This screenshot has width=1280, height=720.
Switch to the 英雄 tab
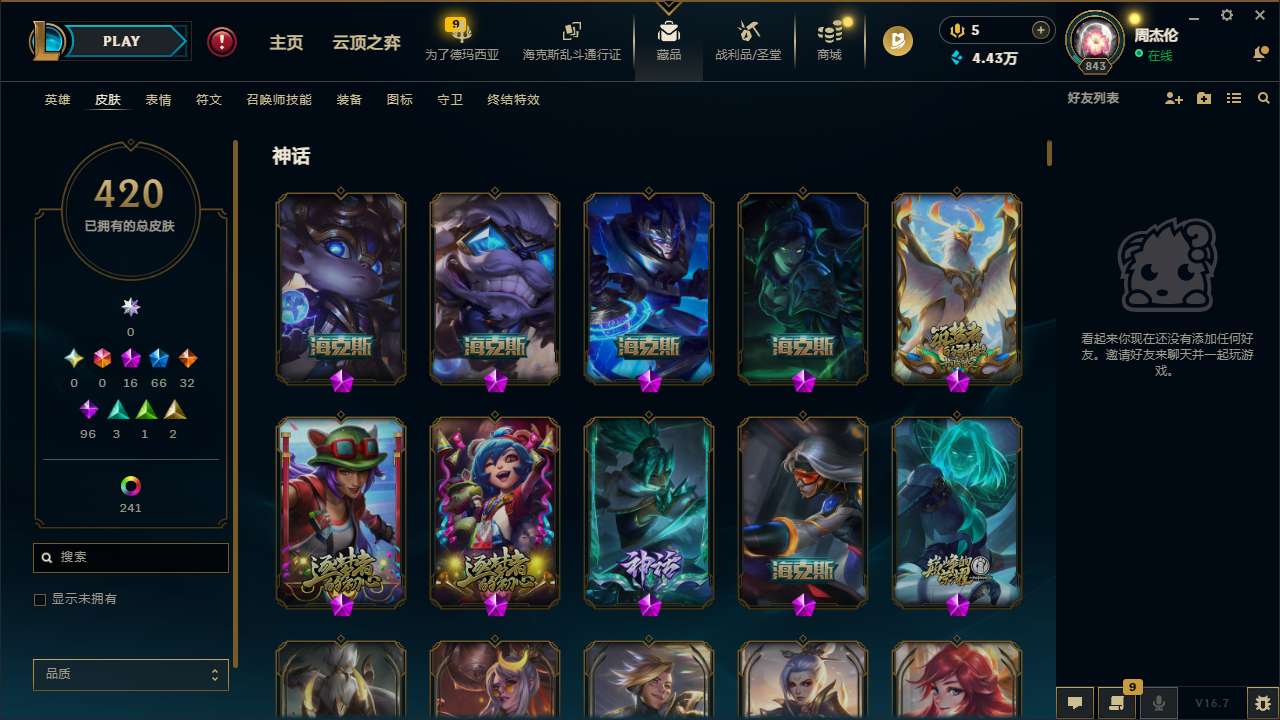tap(57, 100)
